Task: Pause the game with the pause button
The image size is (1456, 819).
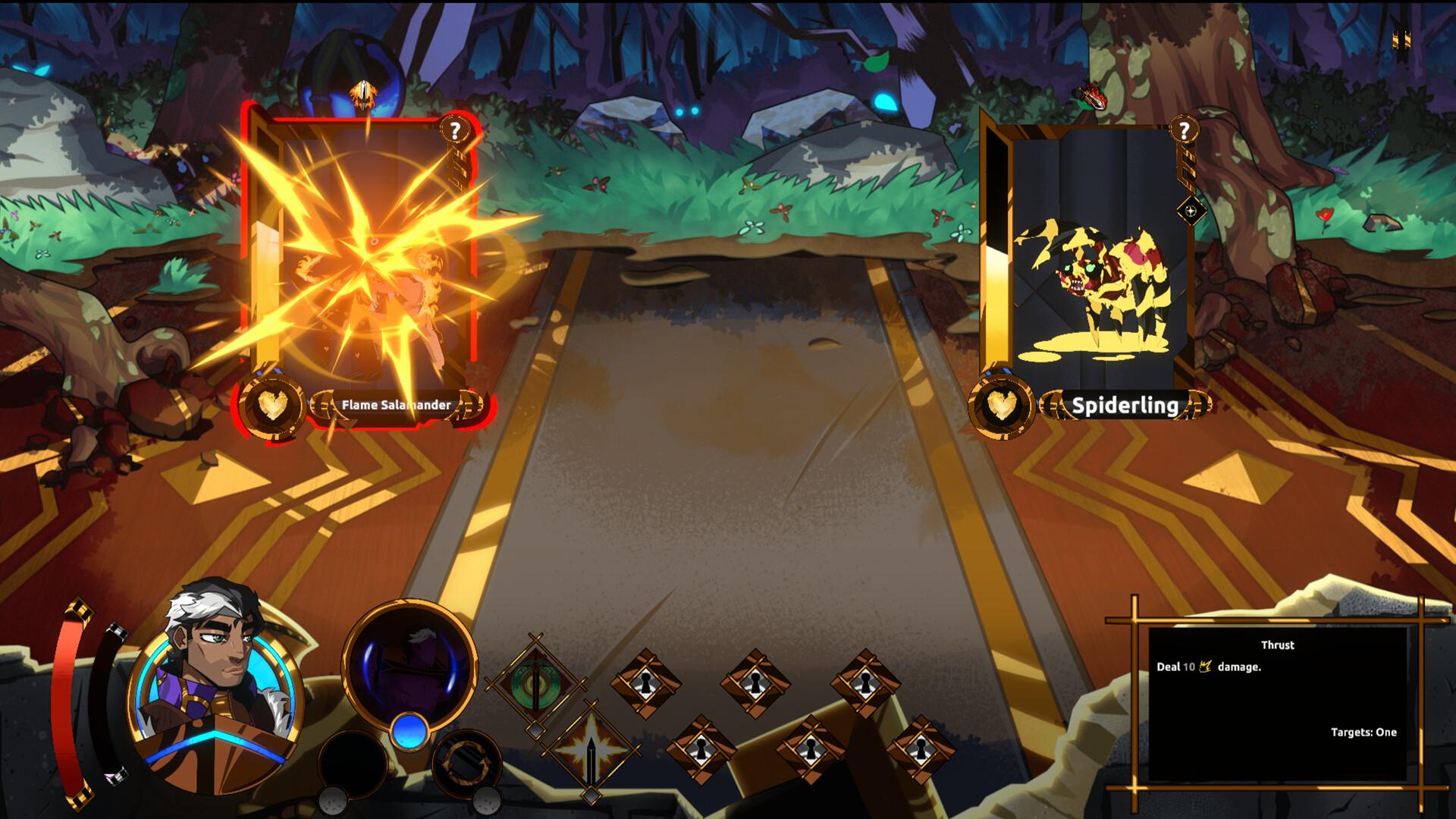Action: pos(1401,39)
